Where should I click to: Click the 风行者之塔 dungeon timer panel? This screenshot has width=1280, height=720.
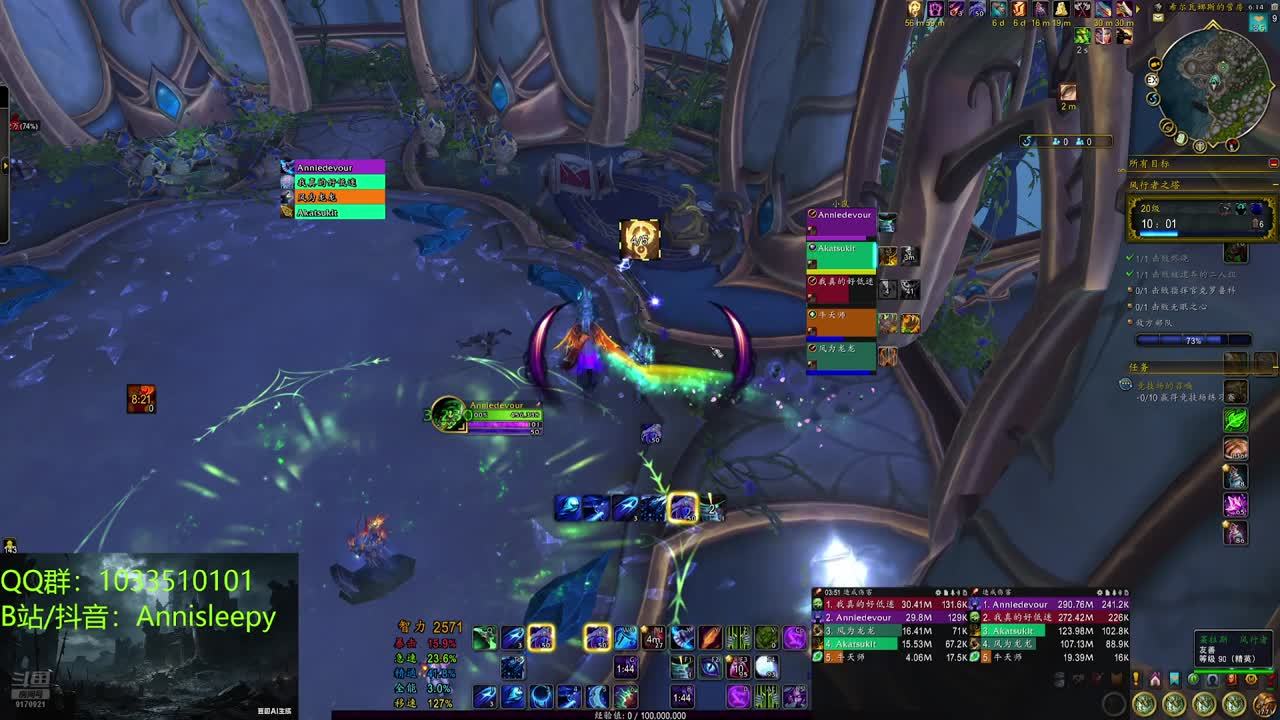pyautogui.click(x=1201, y=218)
